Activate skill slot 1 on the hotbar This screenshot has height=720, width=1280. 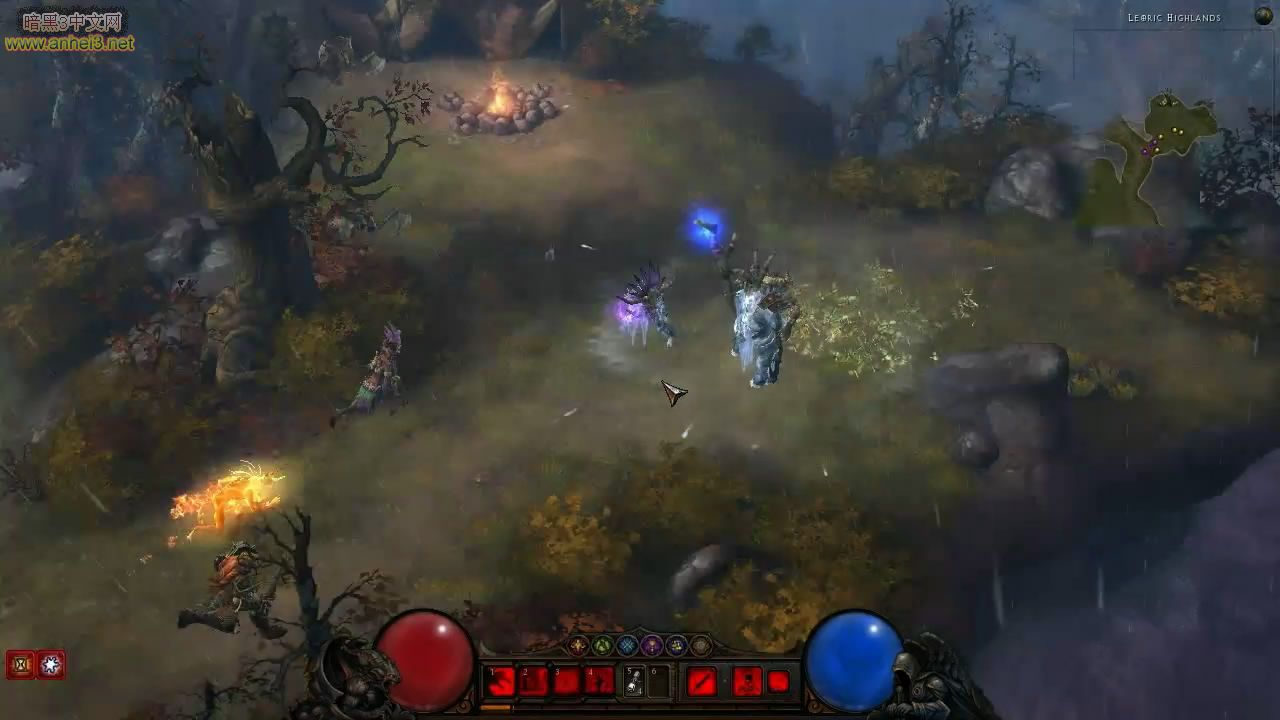tap(501, 682)
